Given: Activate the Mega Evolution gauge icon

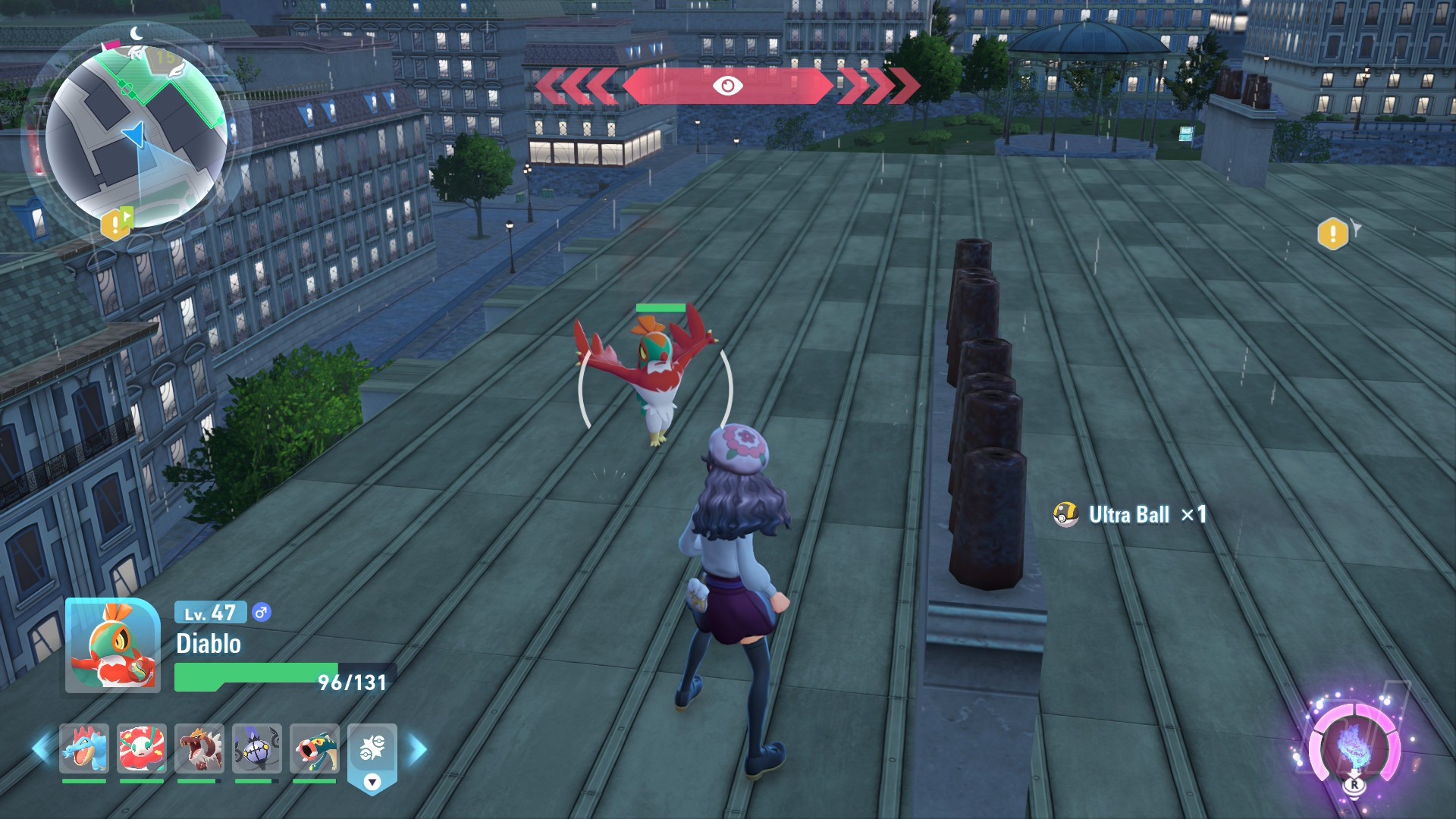Looking at the screenshot, I should 1354,749.
